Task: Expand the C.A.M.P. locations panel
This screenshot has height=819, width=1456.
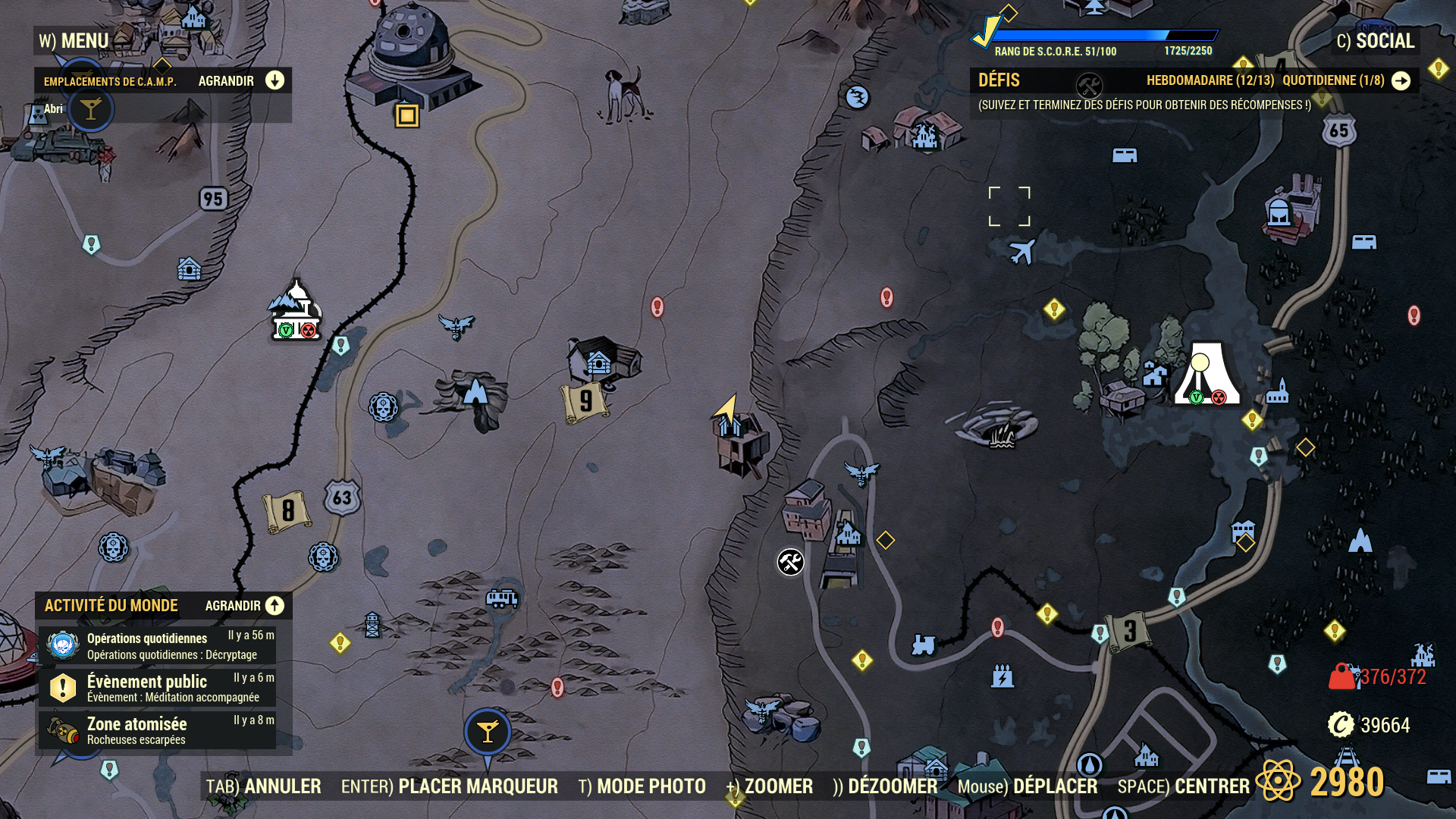Action: coord(274,80)
